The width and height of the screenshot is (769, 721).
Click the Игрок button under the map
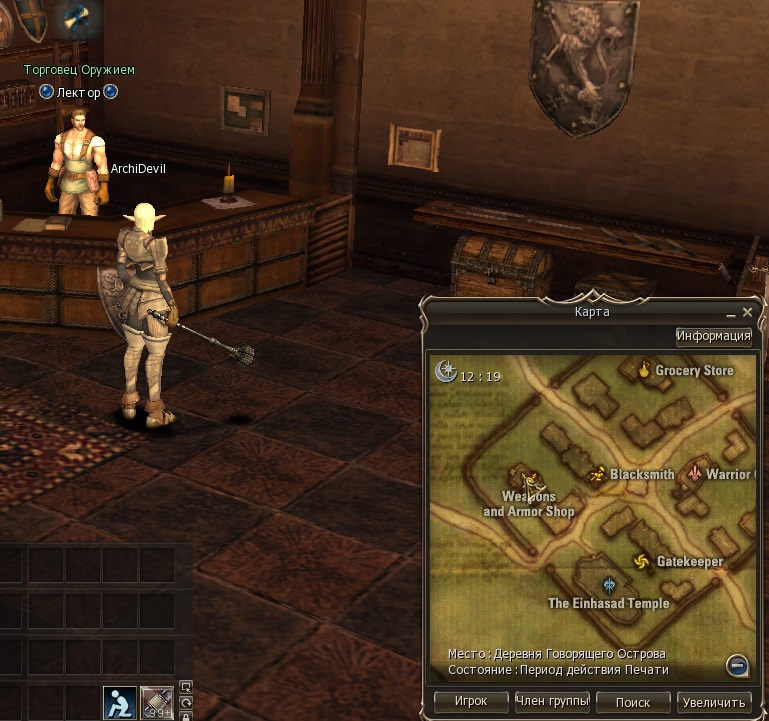coord(471,702)
